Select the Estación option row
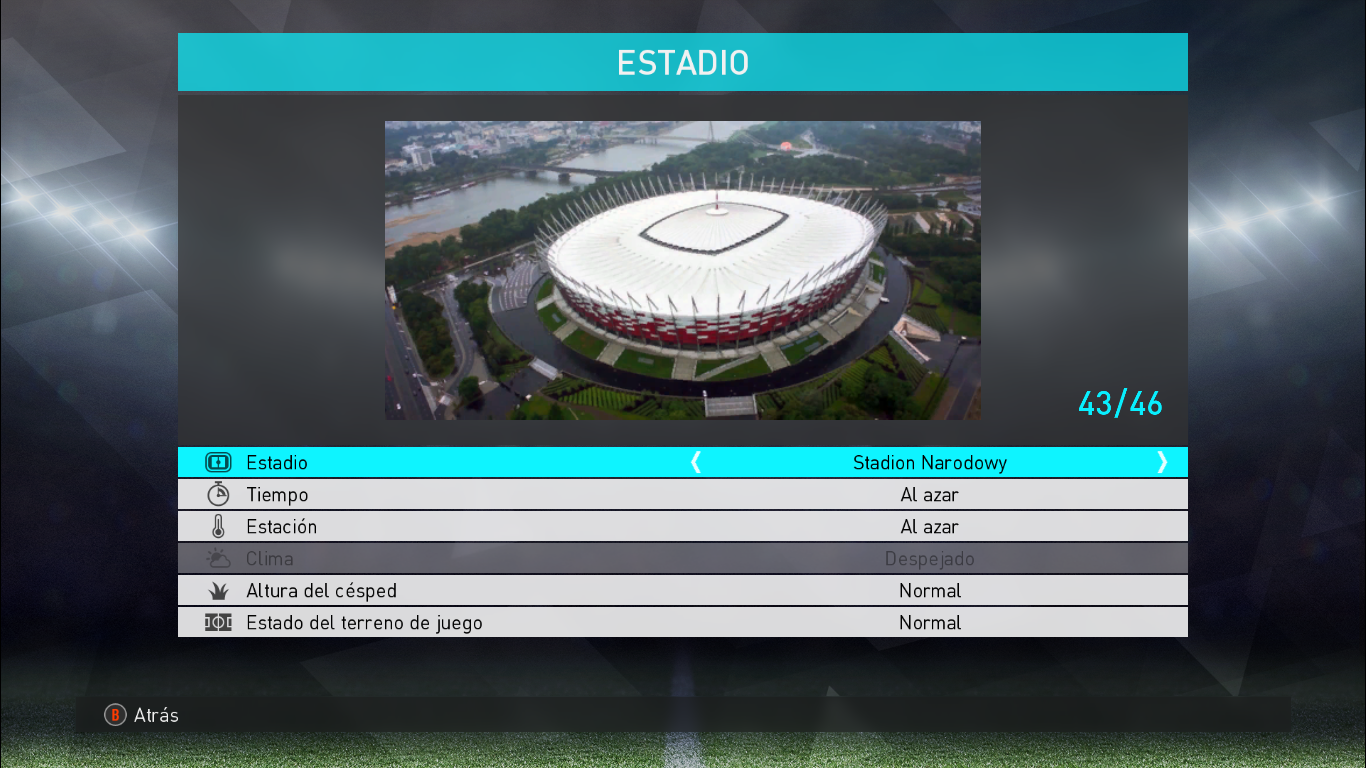The width and height of the screenshot is (1366, 768). (x=682, y=527)
